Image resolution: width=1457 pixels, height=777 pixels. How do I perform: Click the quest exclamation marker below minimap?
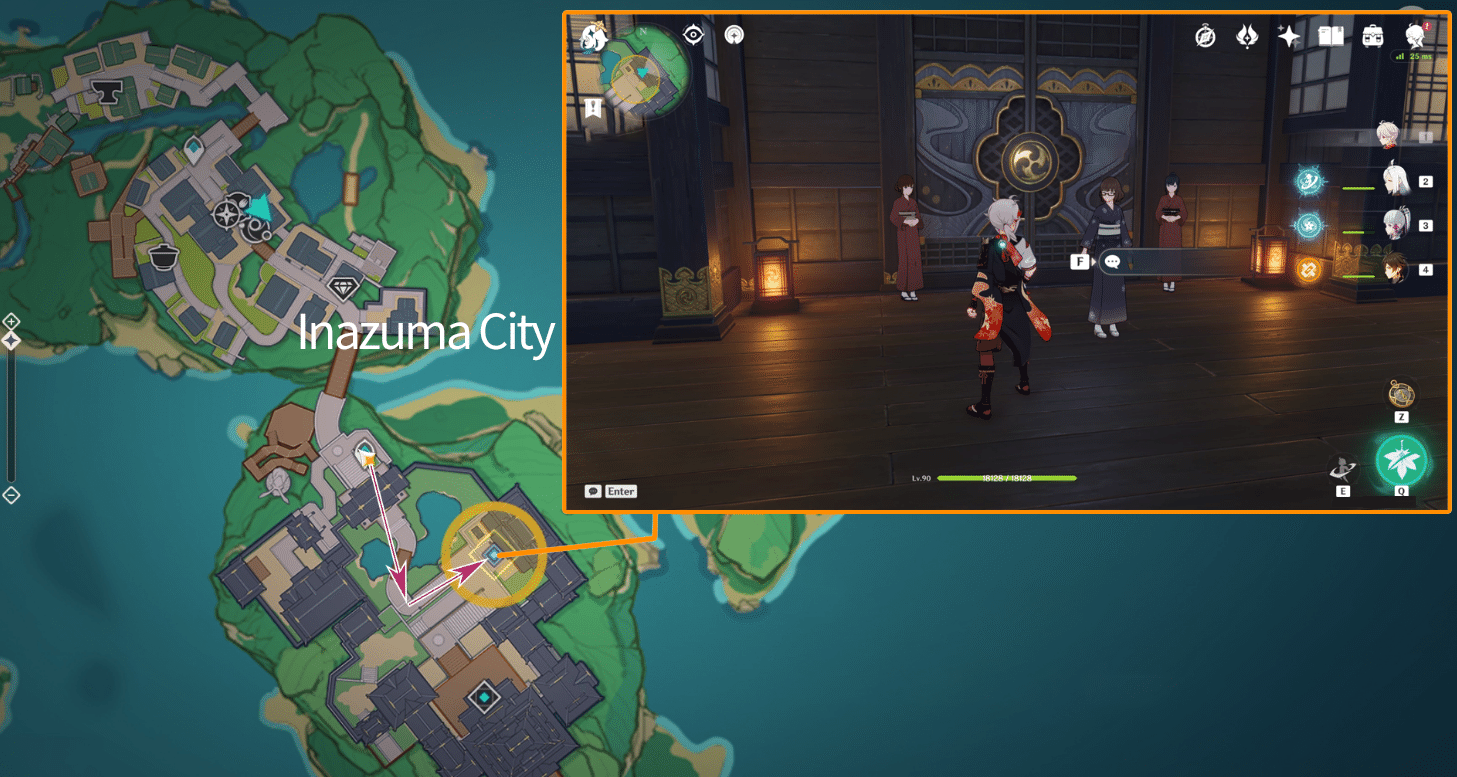(x=593, y=105)
